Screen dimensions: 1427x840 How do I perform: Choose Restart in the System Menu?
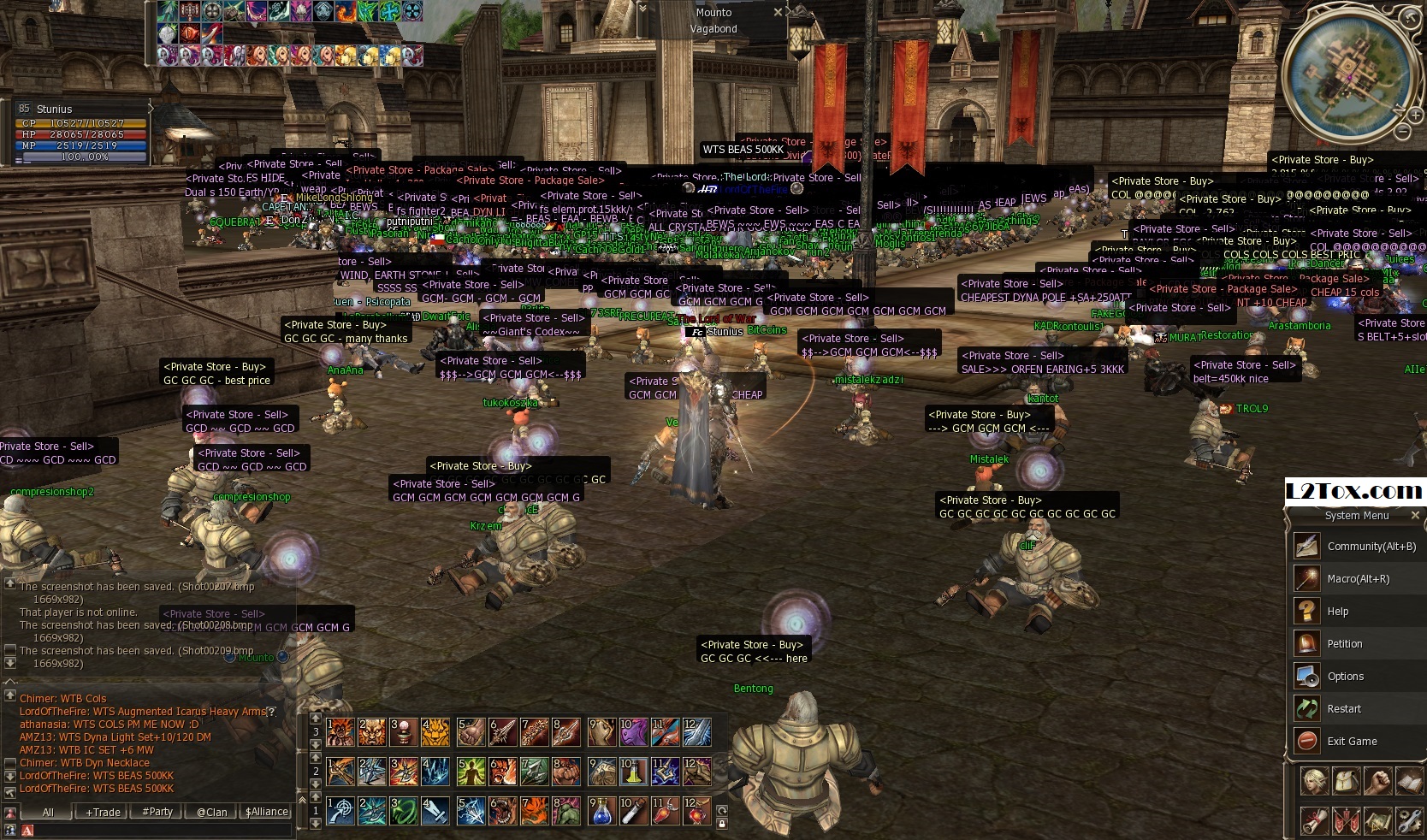(x=1344, y=709)
